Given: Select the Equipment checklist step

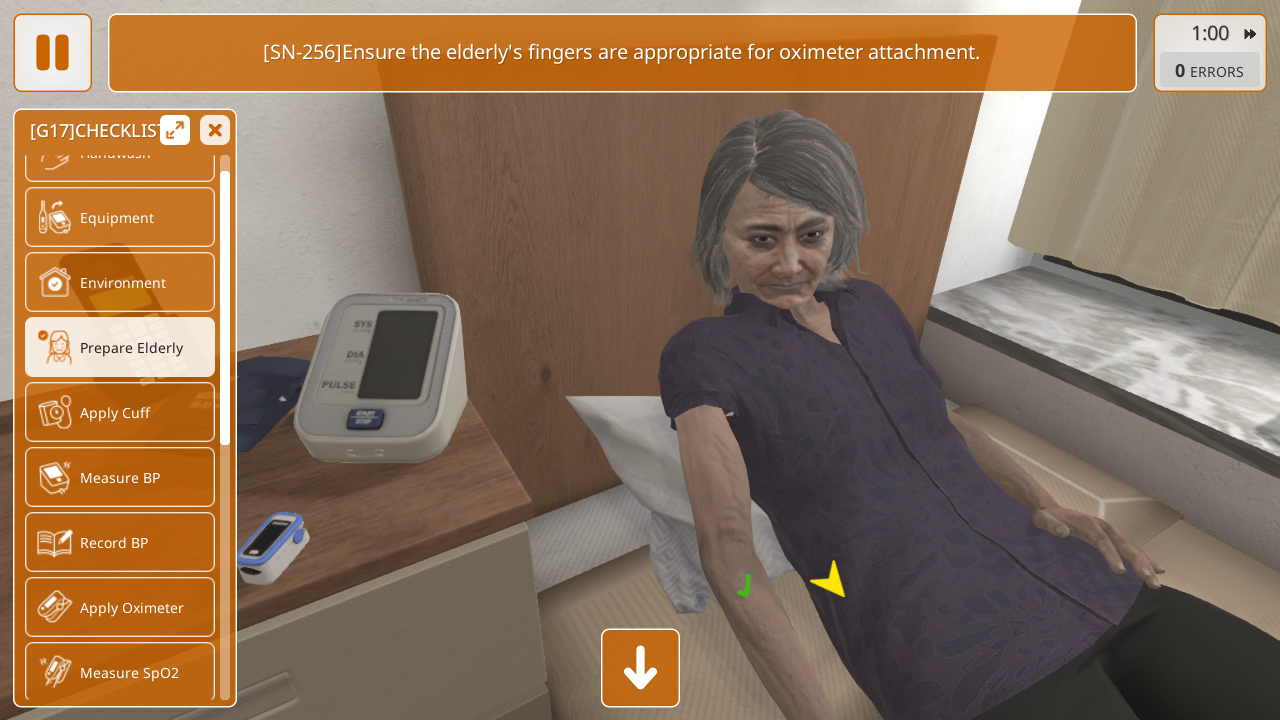Looking at the screenshot, I should tap(120, 217).
